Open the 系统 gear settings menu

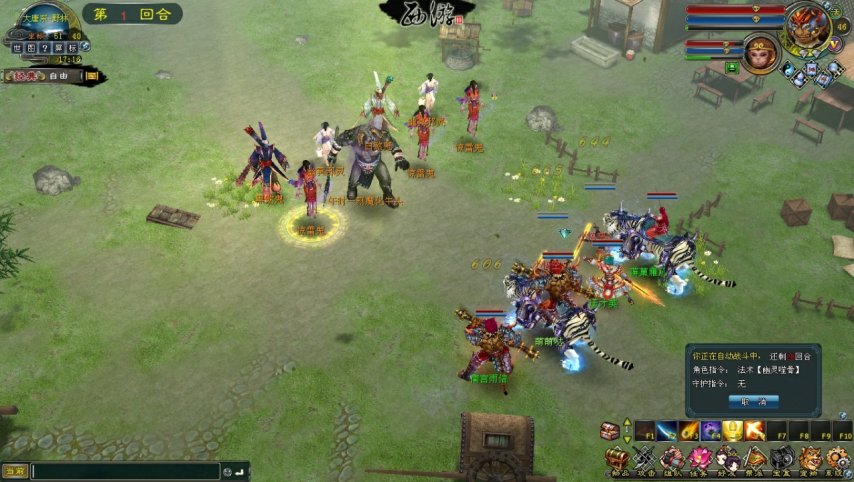click(x=836, y=459)
